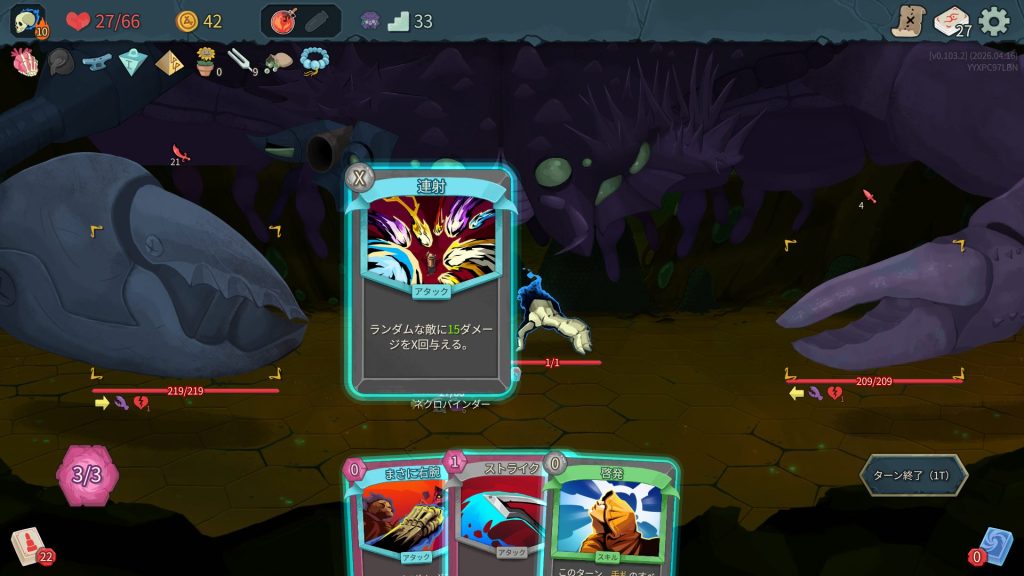Open the settings gear menu

coord(994,21)
